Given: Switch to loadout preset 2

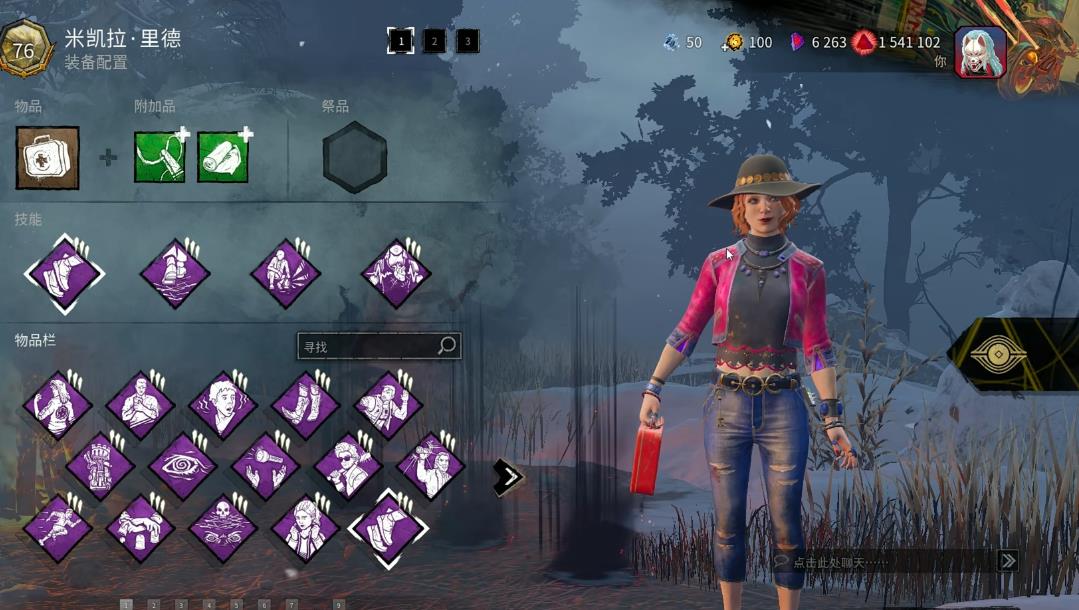Looking at the screenshot, I should [434, 41].
